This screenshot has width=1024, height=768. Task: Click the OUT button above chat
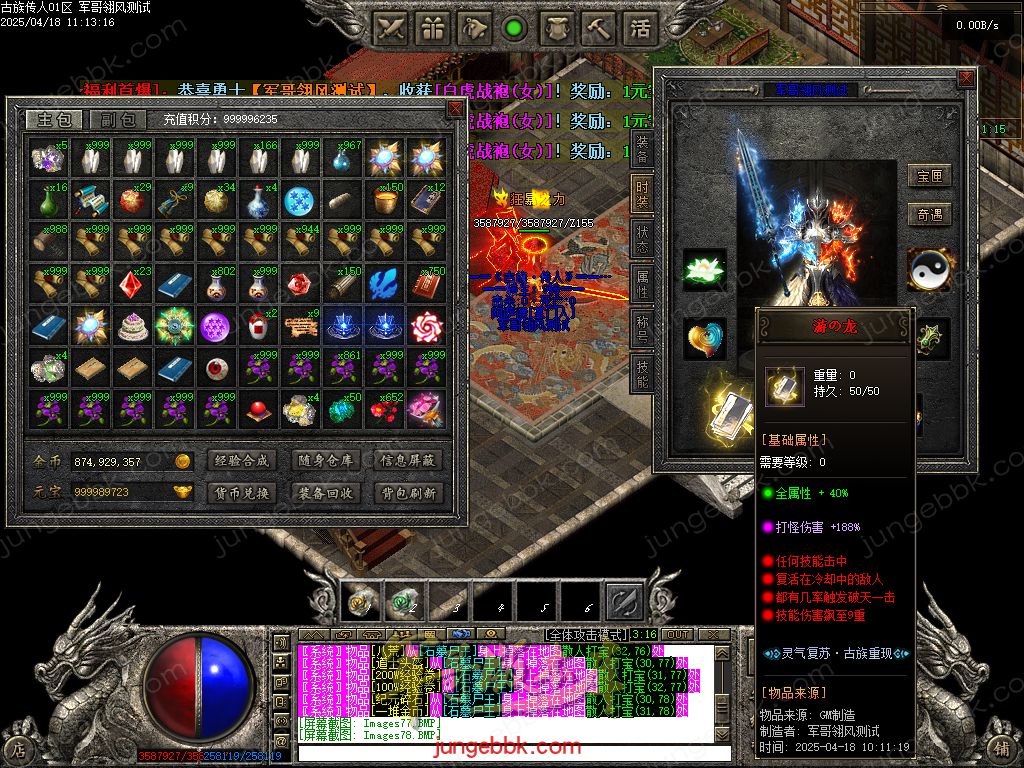point(678,635)
